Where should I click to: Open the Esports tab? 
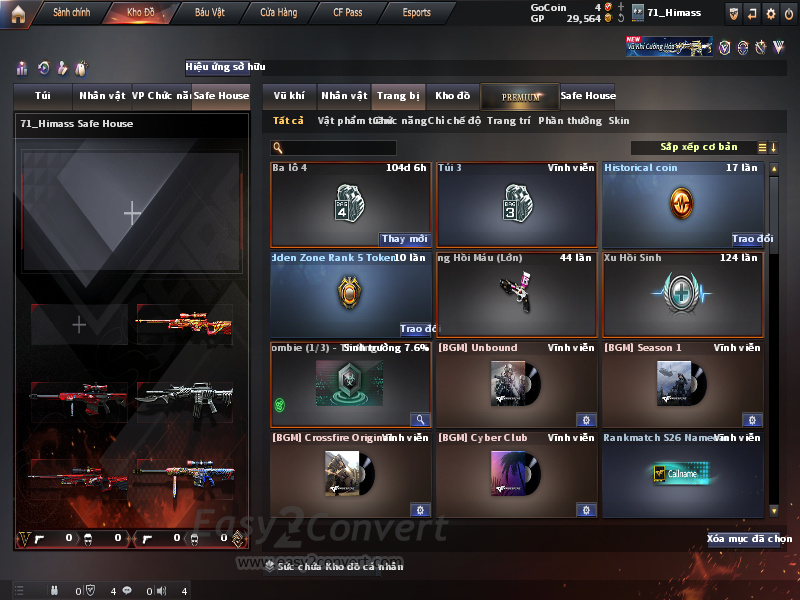click(x=416, y=13)
